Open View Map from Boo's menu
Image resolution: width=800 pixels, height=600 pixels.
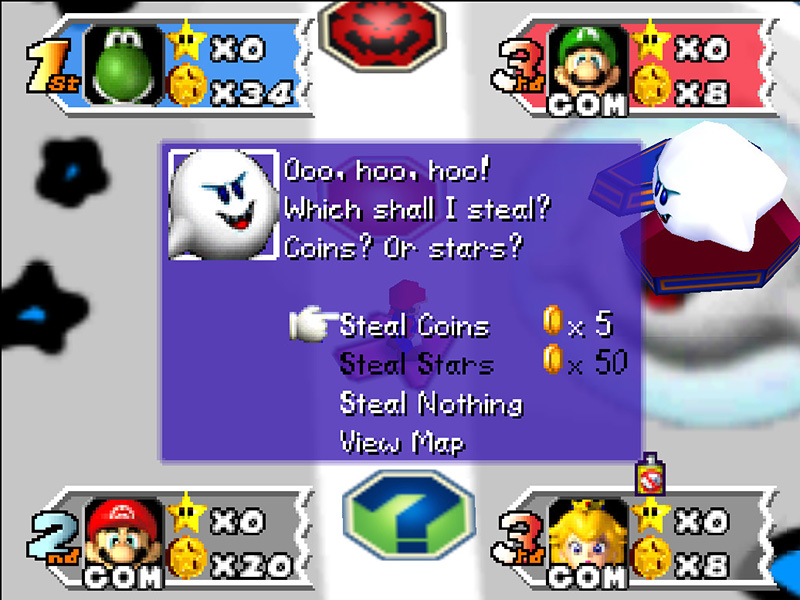[x=402, y=441]
